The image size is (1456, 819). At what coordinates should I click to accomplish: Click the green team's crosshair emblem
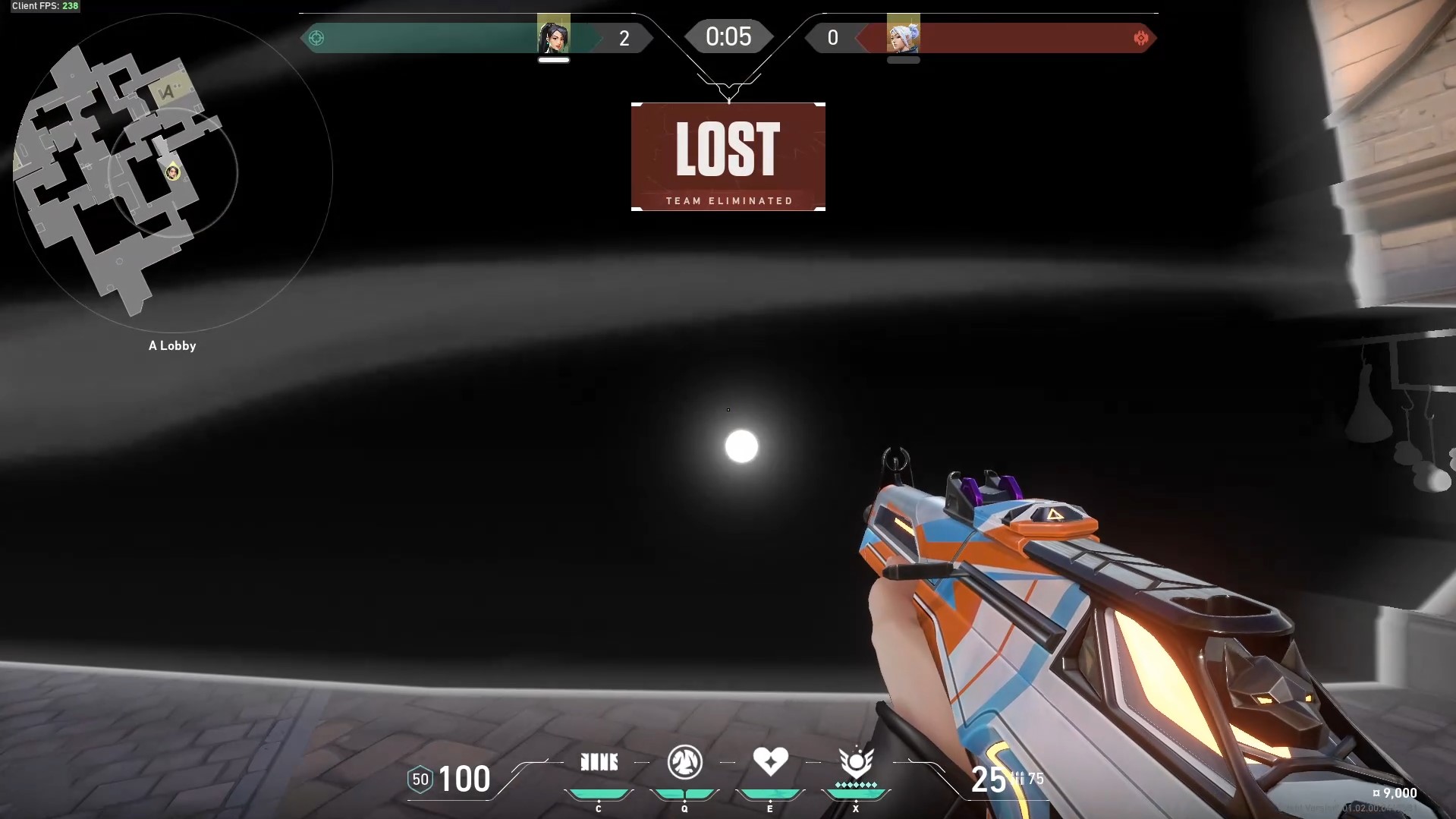tap(316, 37)
